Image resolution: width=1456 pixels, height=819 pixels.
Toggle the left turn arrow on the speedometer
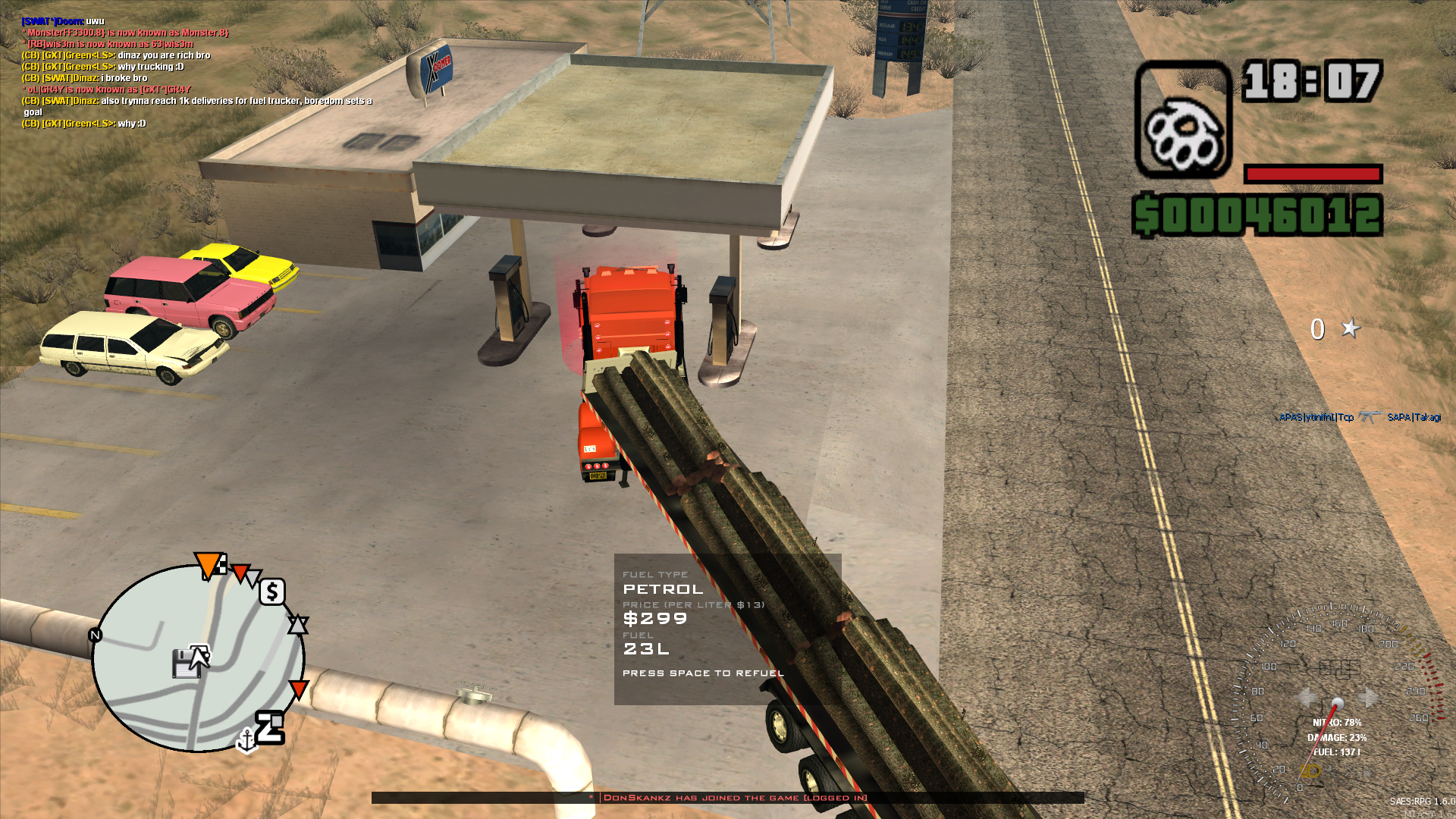(1307, 696)
